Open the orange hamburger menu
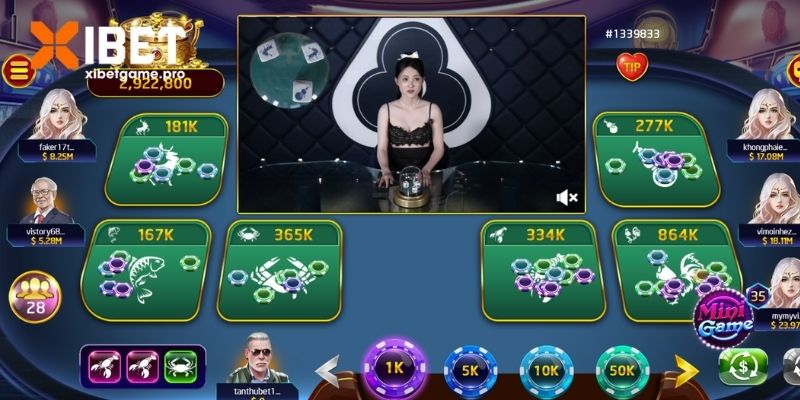The width and height of the screenshot is (800, 400). pyautogui.click(x=17, y=69)
